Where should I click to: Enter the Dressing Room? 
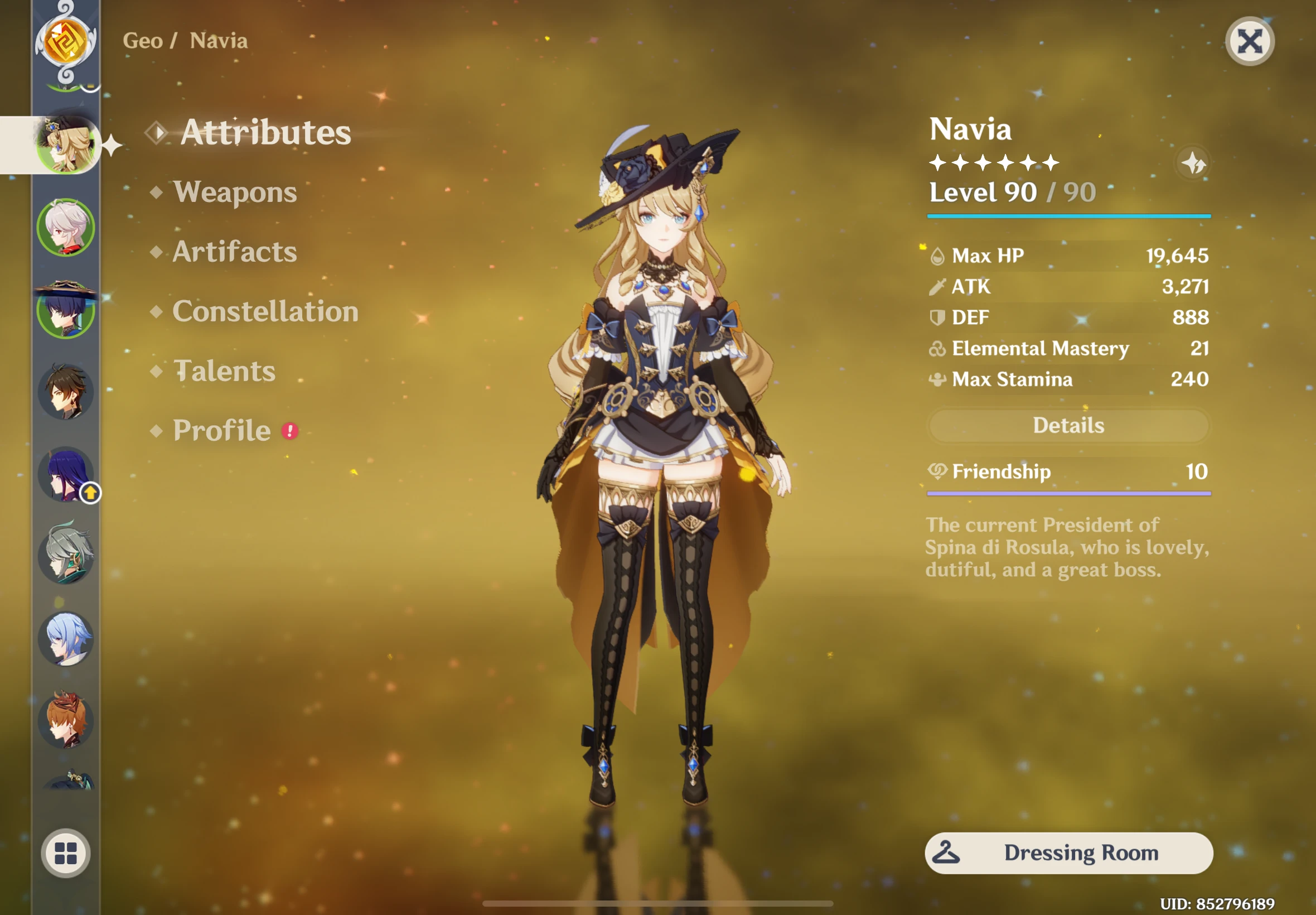[1068, 853]
